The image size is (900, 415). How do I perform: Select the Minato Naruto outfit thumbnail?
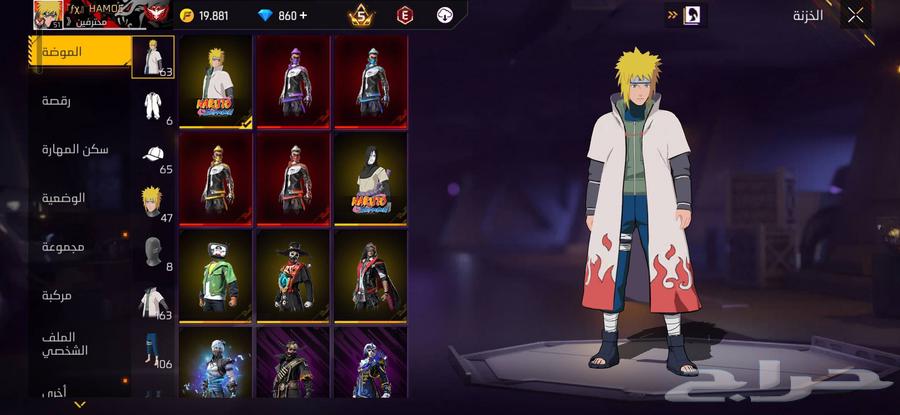216,82
